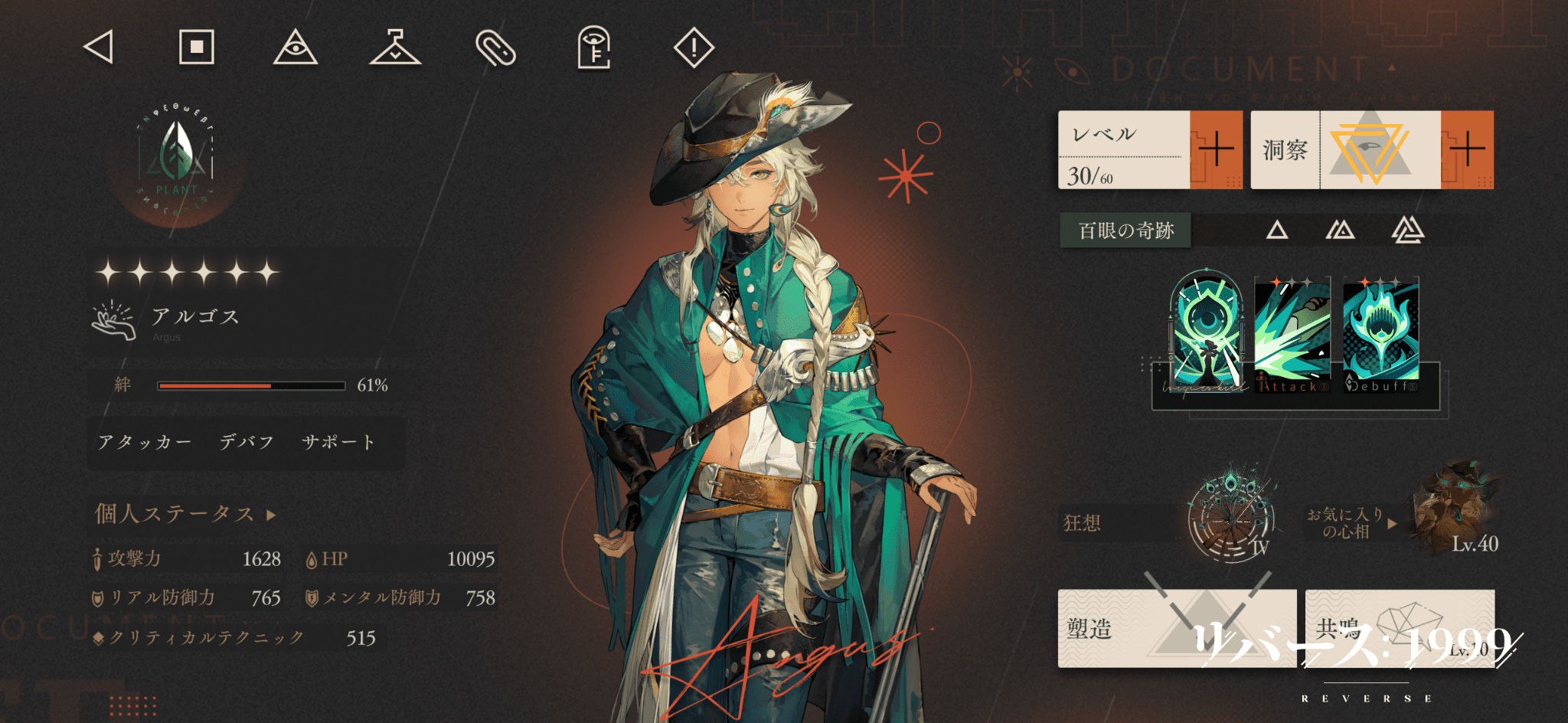Tap the 絆 bond progress bar
This screenshot has width=1568, height=723.
click(251, 385)
